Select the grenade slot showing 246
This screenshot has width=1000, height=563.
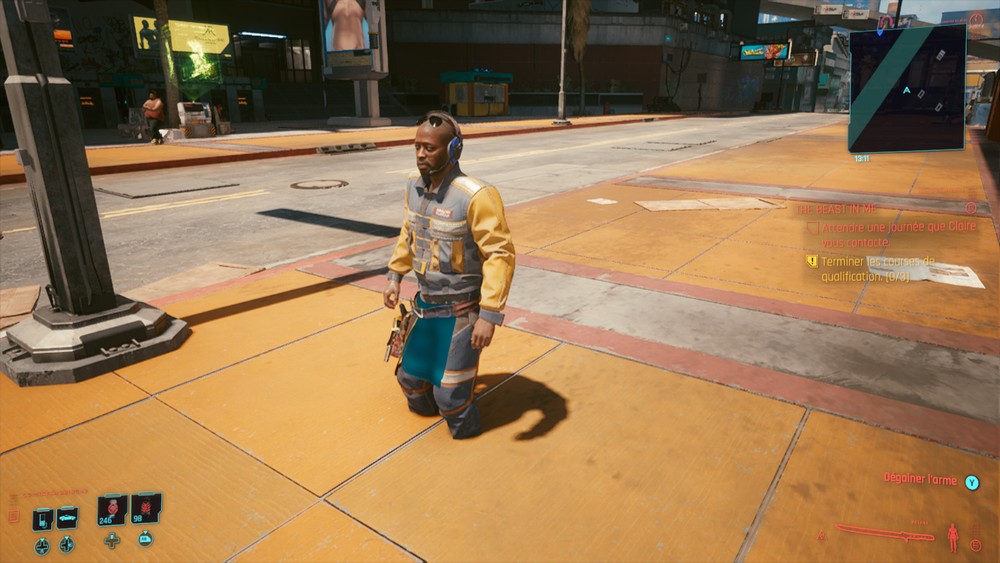coord(112,509)
